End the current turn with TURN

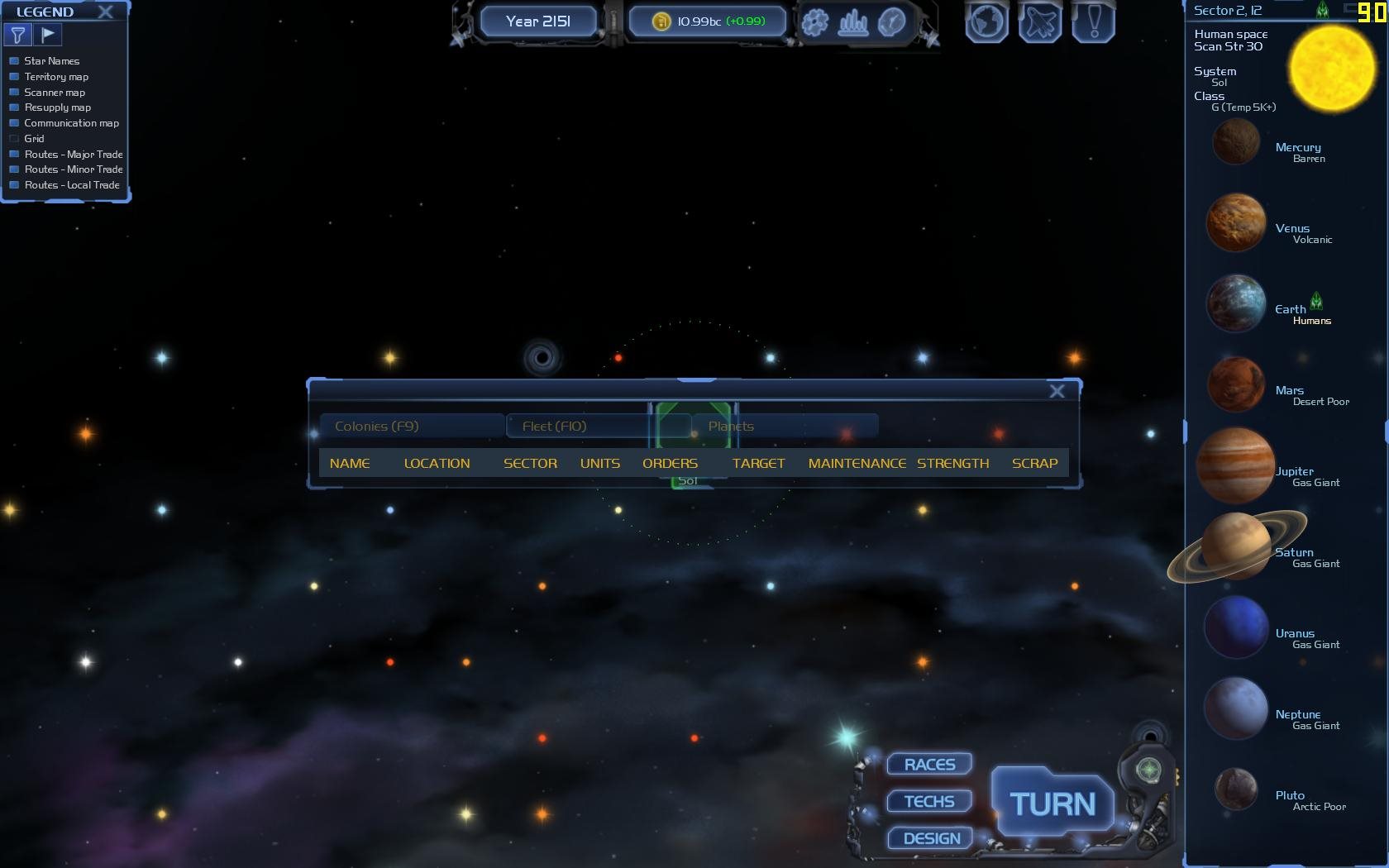click(x=1052, y=804)
